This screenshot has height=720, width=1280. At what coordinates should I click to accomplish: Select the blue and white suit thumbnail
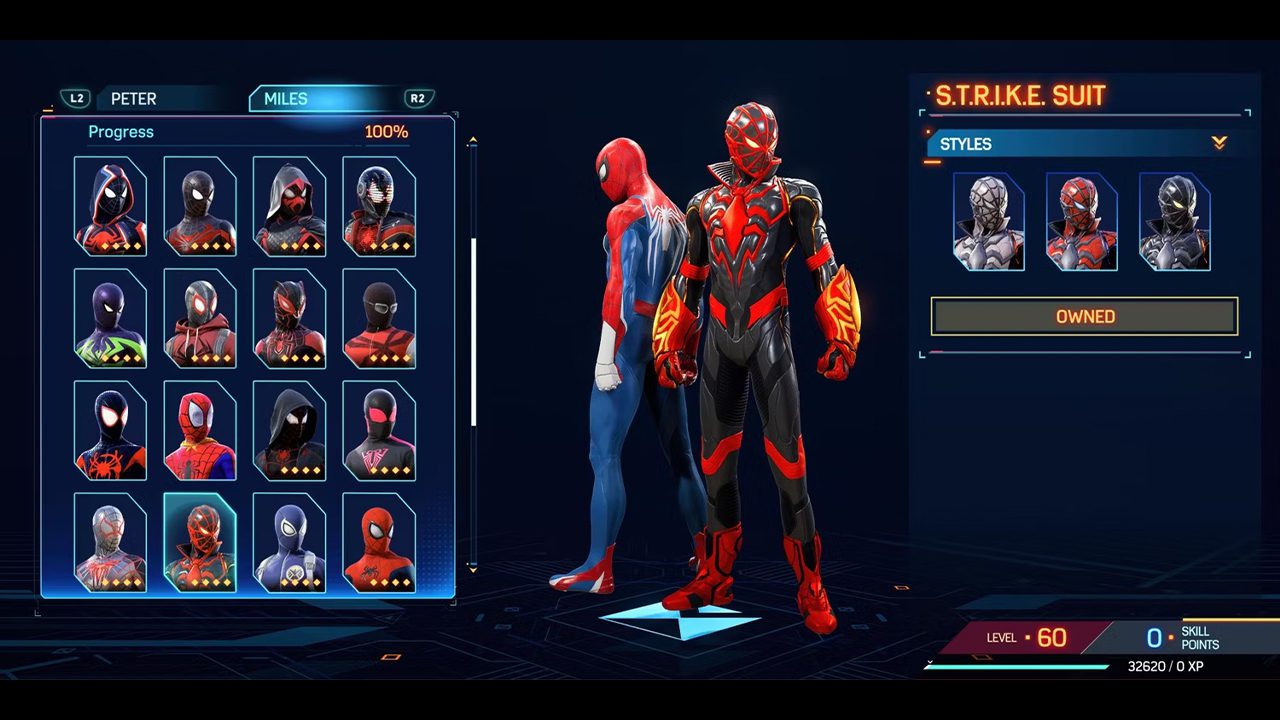click(289, 543)
